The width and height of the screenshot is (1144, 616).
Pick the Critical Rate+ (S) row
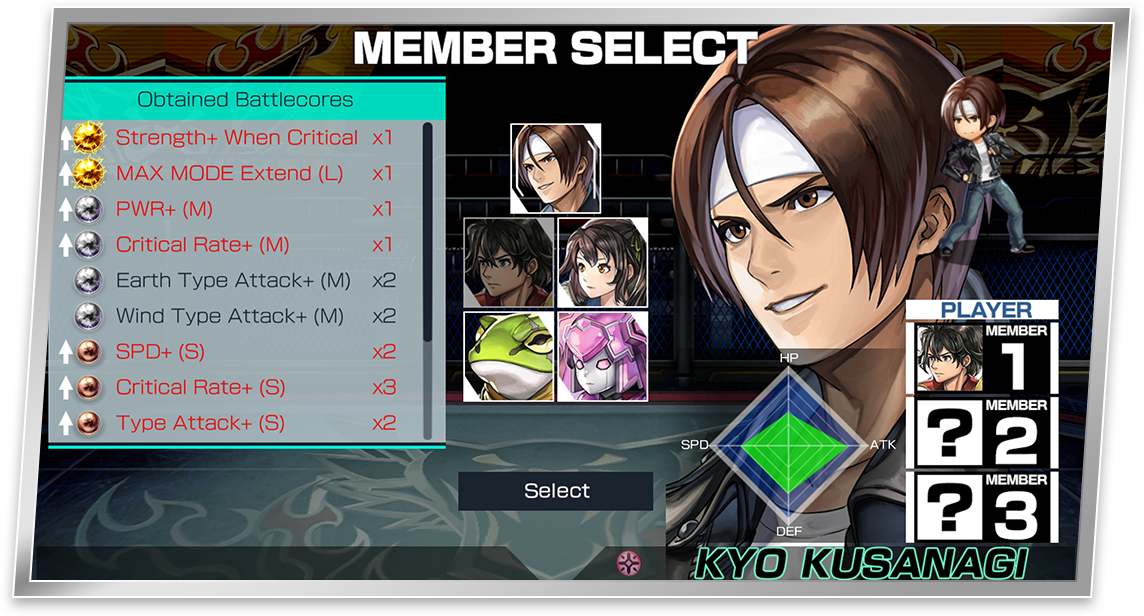pyautogui.click(x=200, y=387)
